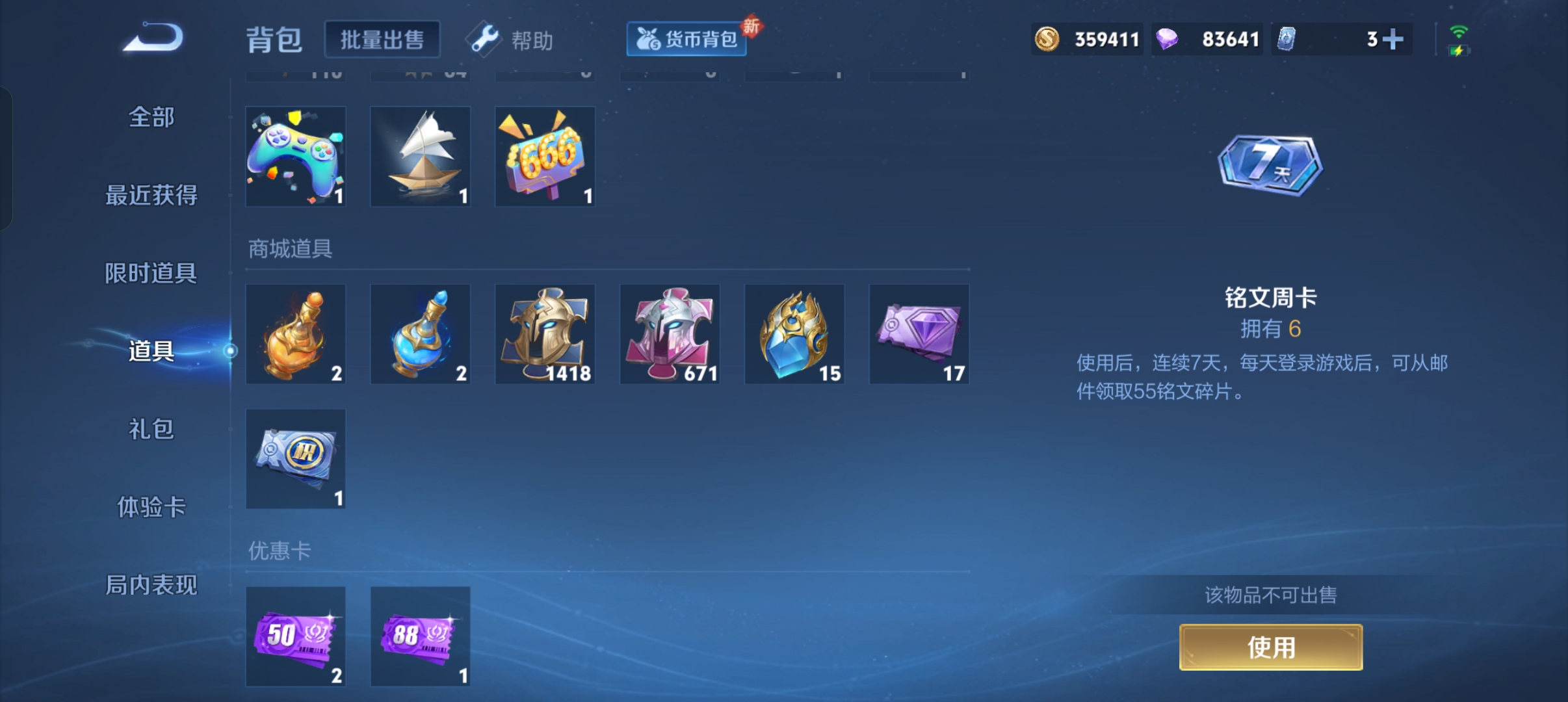Open the 货币背包 currency backpack toggle
The image size is (1568, 702).
[686, 38]
